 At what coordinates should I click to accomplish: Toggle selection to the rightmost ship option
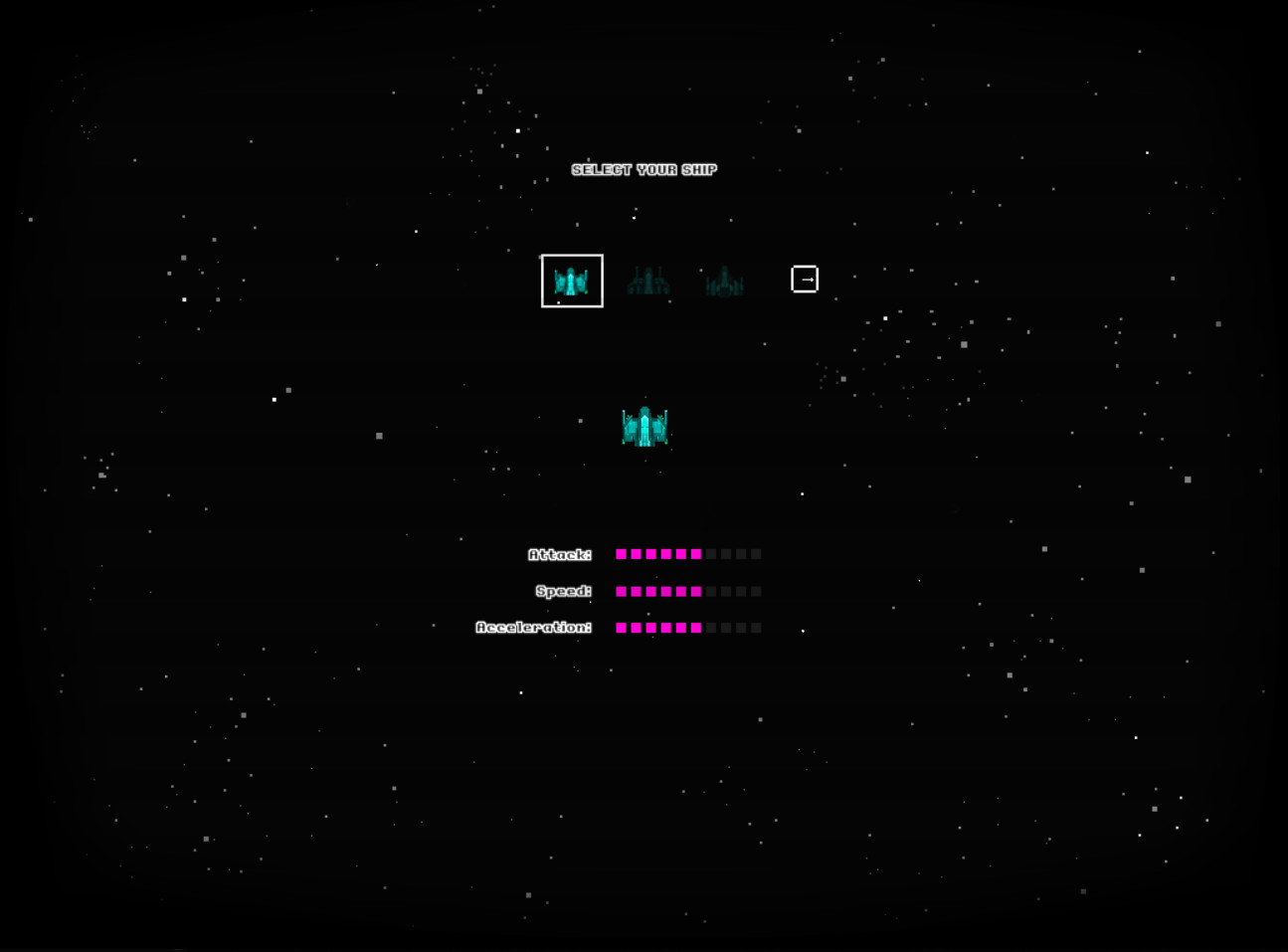725,280
